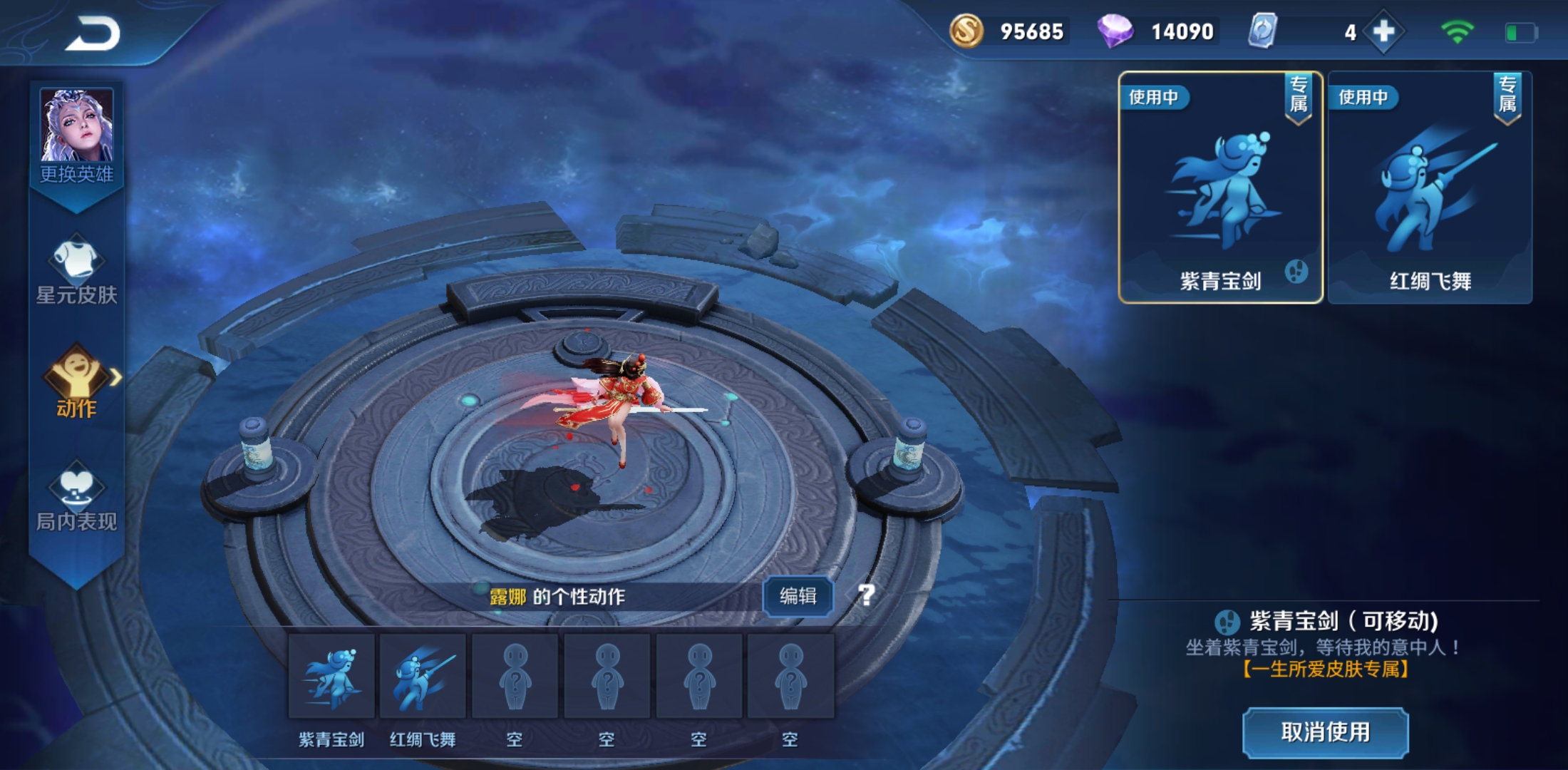Open the 局内表现 tab
The image size is (1568, 770).
(x=76, y=497)
